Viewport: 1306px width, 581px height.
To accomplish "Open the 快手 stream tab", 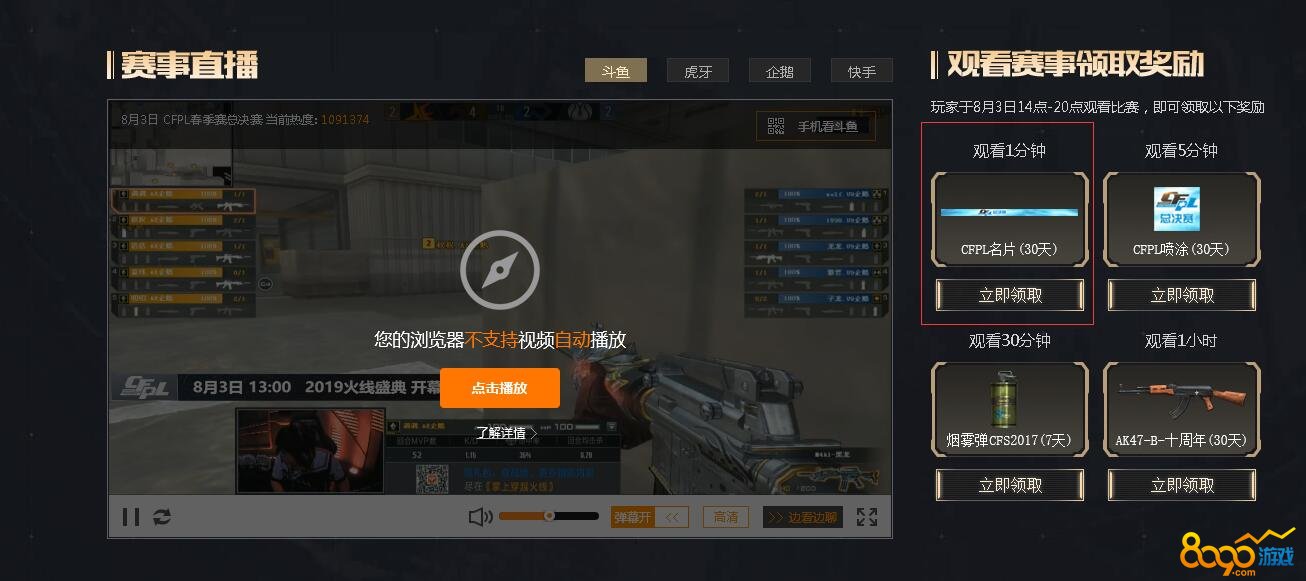I will coord(861,71).
